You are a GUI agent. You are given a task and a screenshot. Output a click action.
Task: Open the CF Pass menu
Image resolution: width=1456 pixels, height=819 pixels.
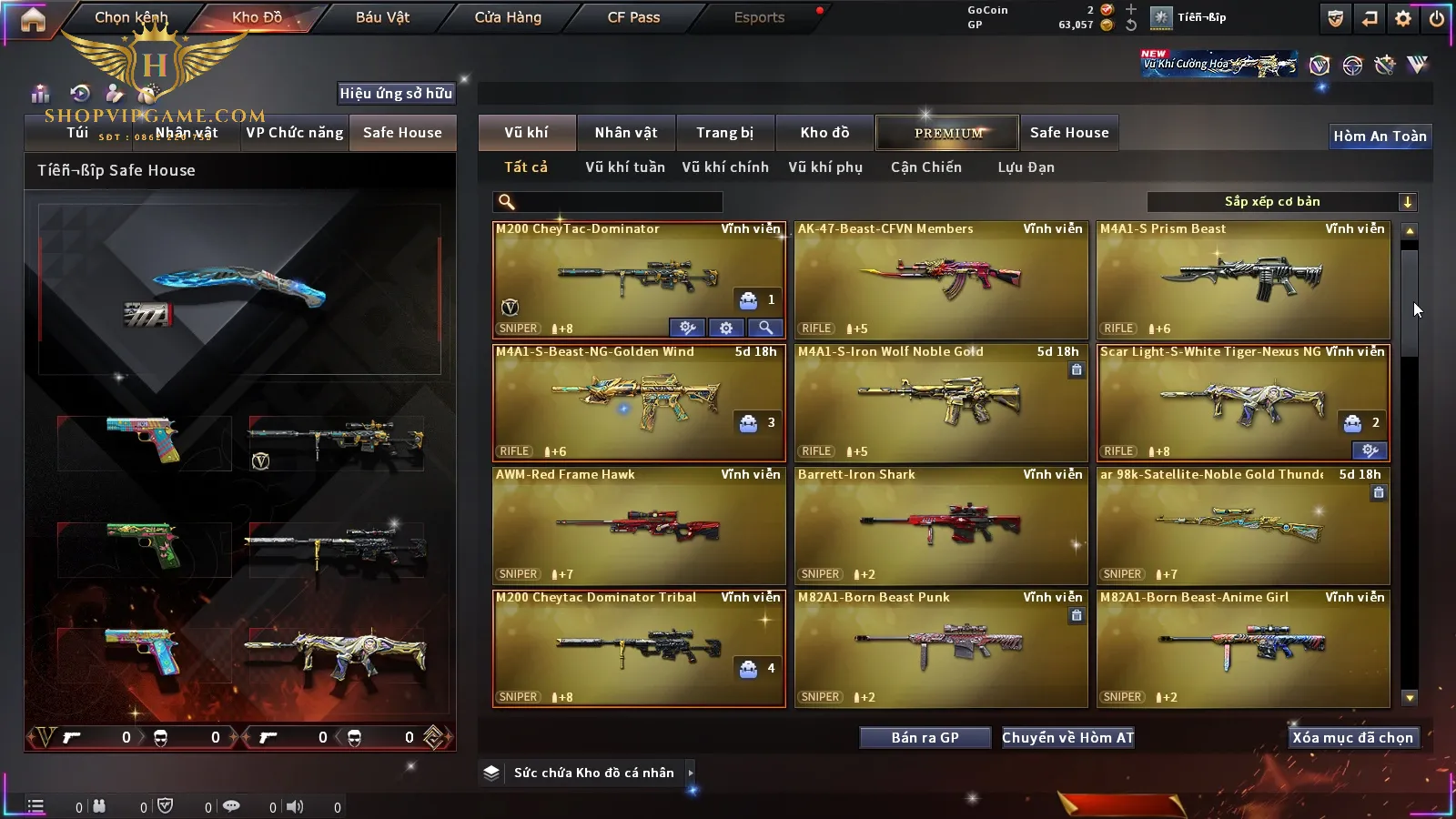[x=633, y=17]
